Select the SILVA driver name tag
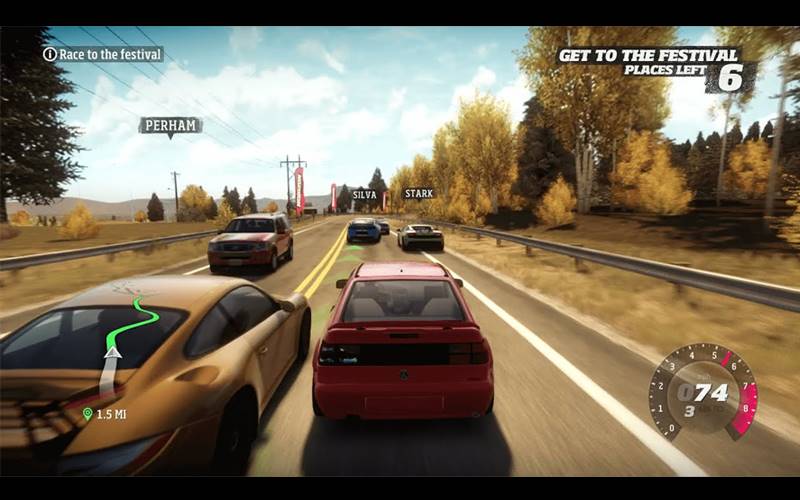Image resolution: width=800 pixels, height=500 pixels. point(364,195)
